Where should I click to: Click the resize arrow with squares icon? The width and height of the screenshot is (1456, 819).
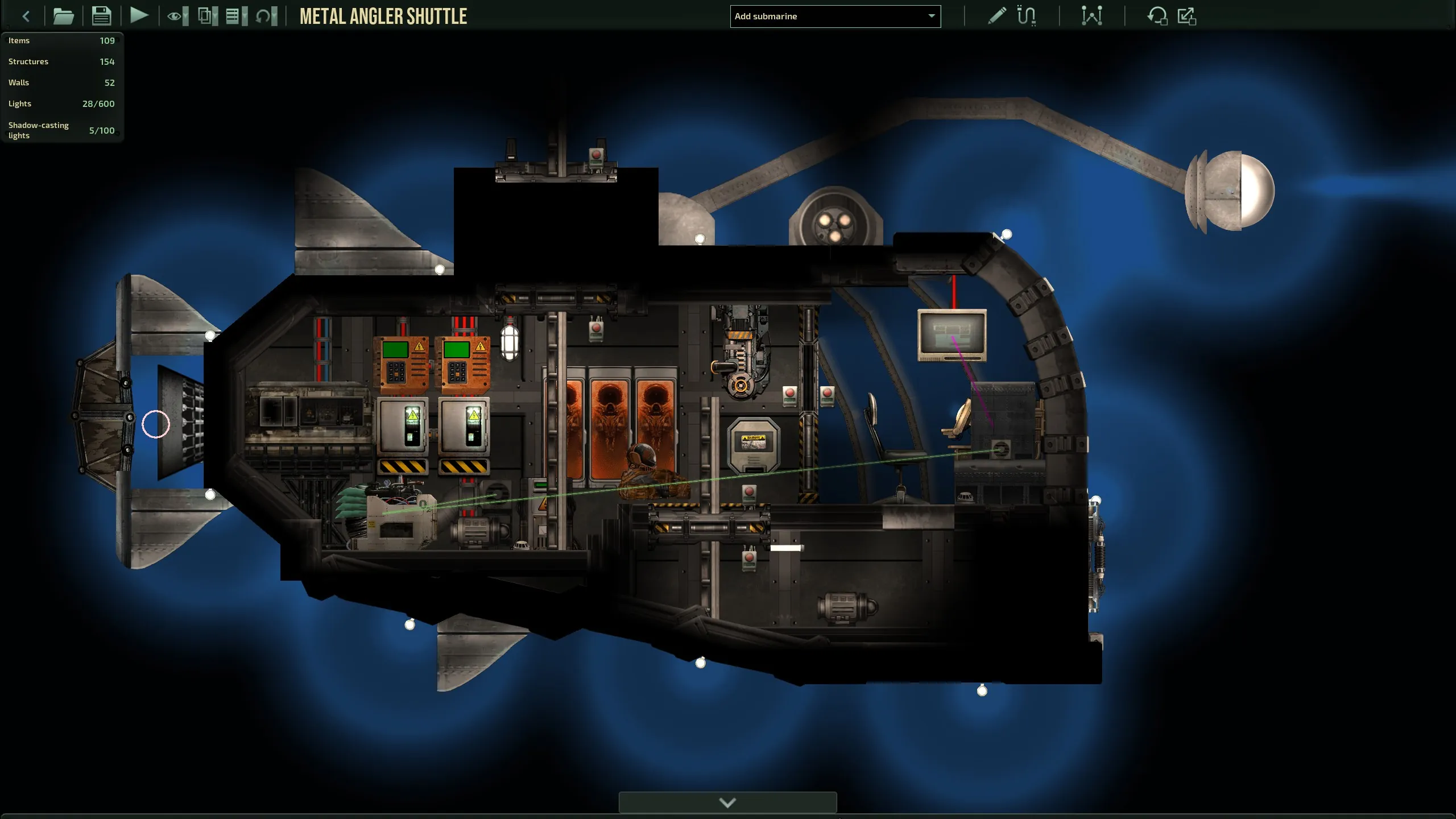point(1186,16)
